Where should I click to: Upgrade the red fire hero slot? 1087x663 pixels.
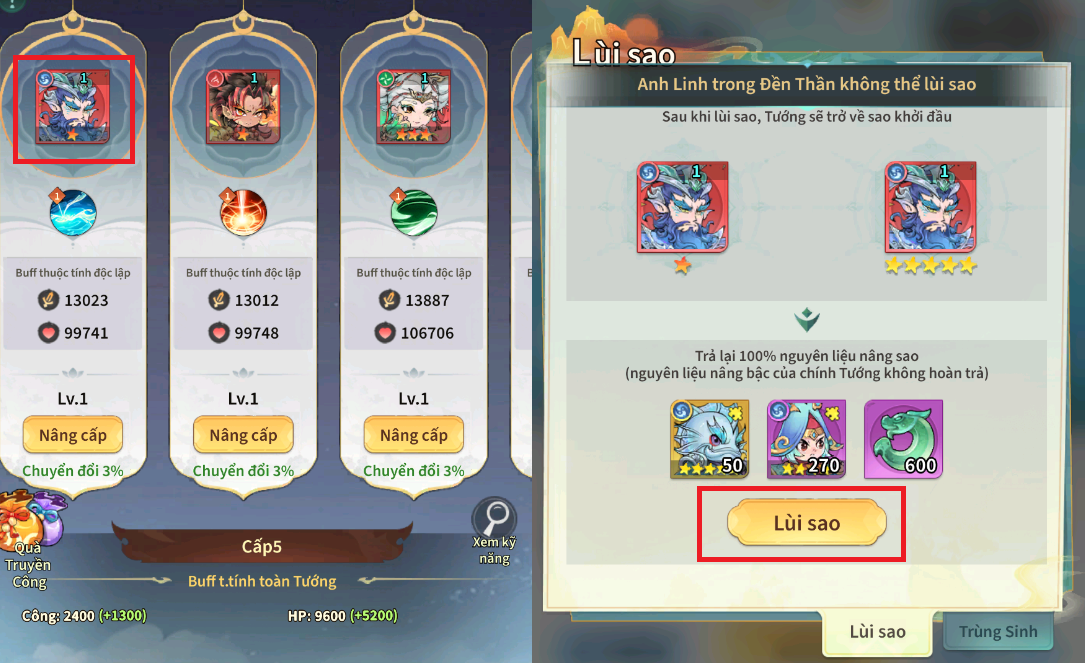point(243,435)
